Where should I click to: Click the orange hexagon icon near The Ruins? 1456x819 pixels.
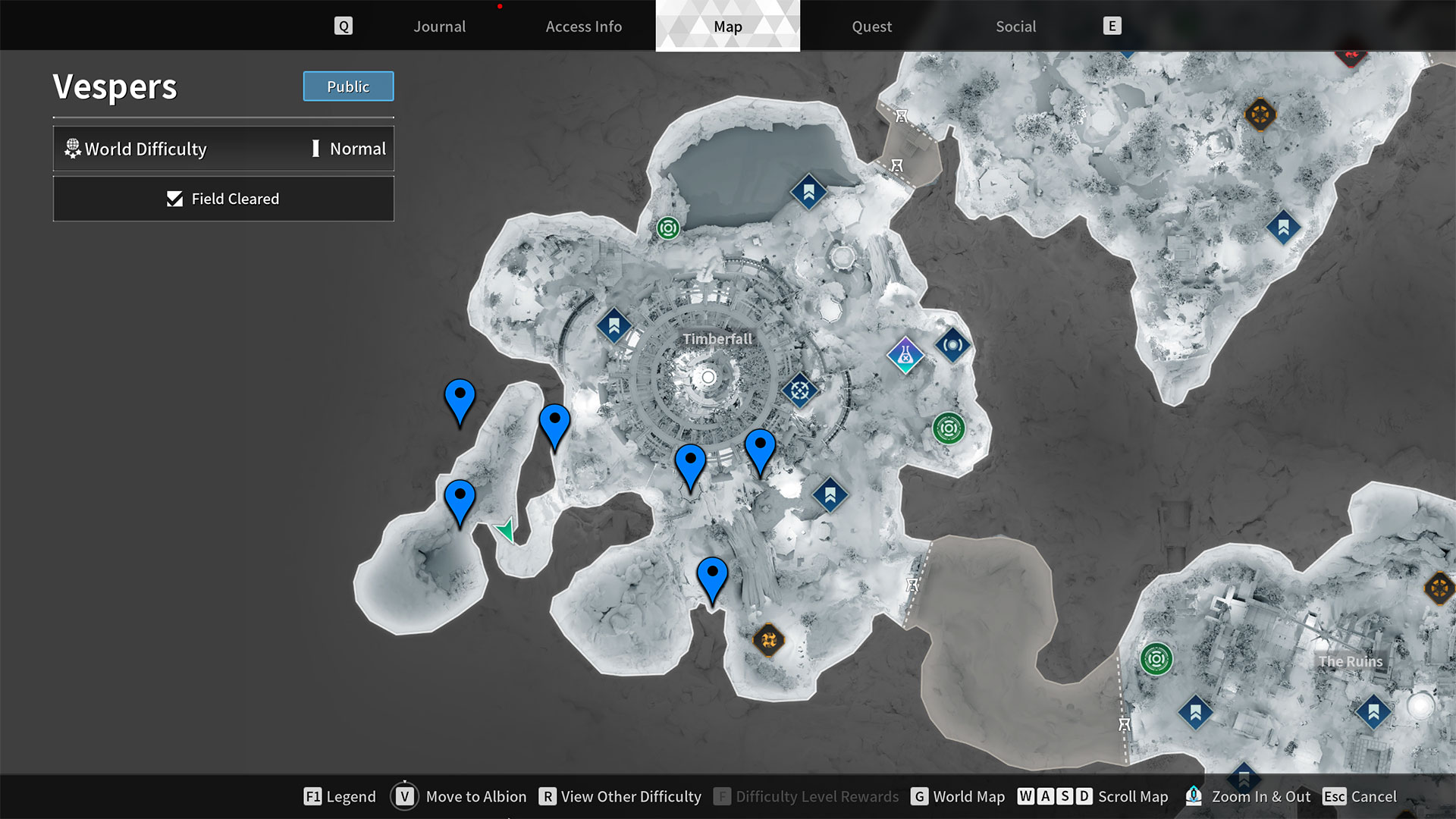tap(1439, 588)
